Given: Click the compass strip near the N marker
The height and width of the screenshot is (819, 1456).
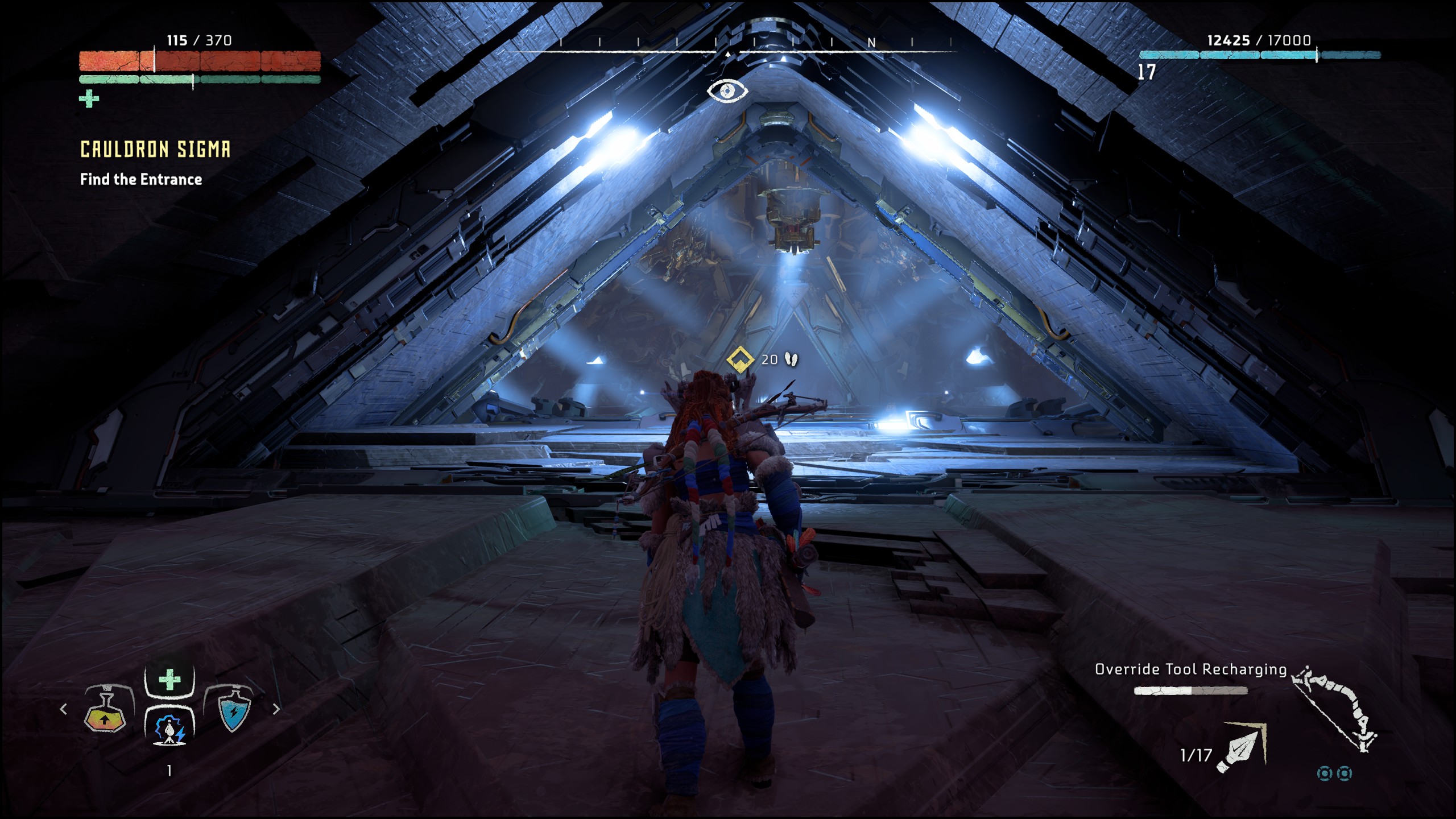Looking at the screenshot, I should (871, 43).
